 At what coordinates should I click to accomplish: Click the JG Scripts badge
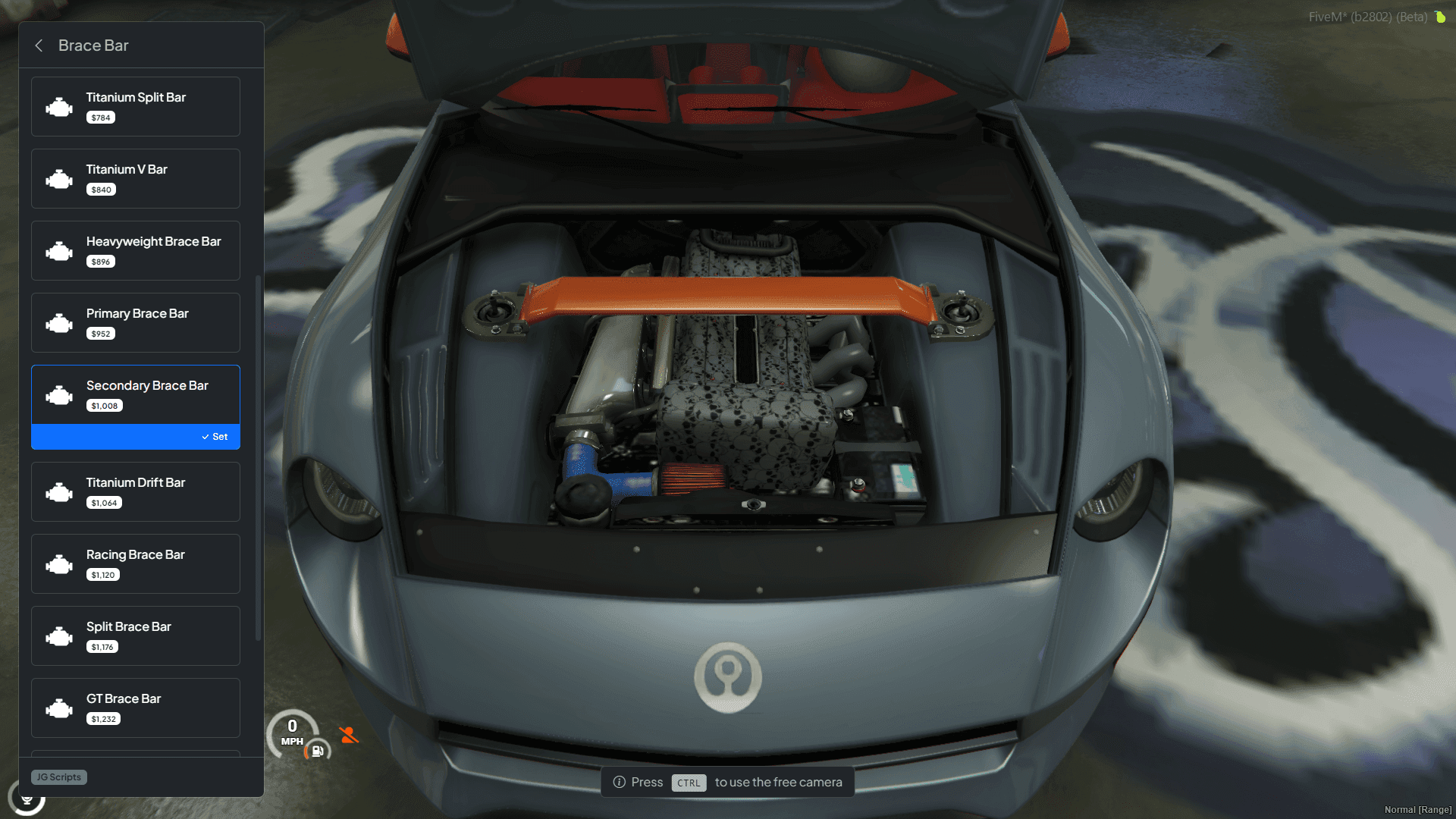tap(58, 777)
